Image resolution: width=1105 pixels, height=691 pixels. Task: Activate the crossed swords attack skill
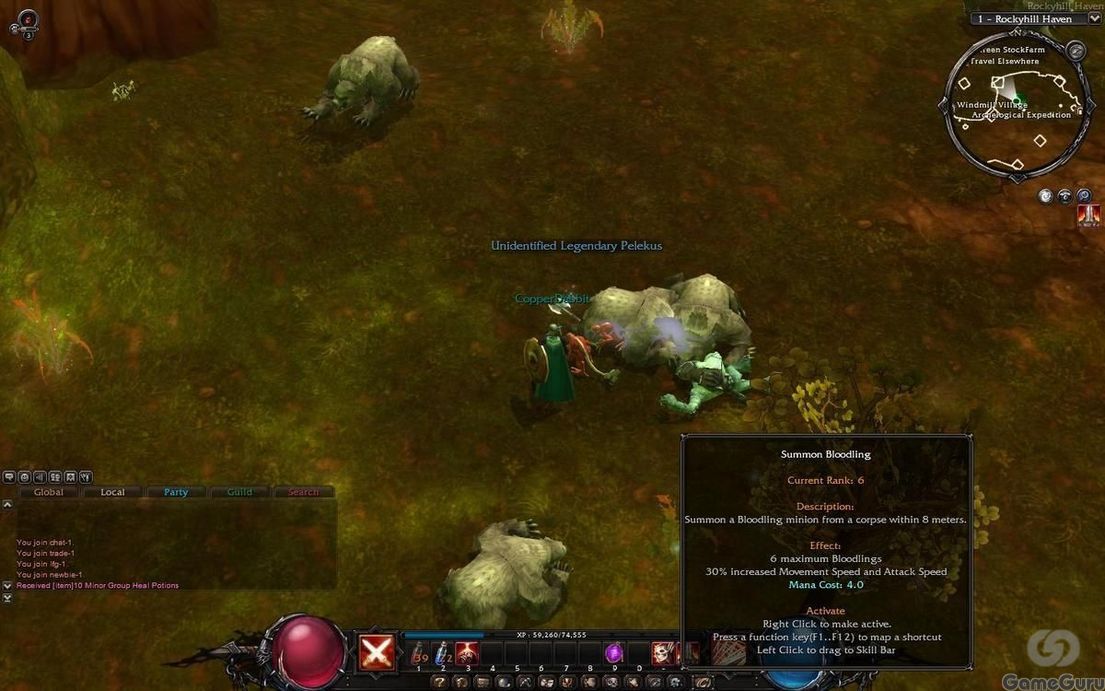pos(376,653)
